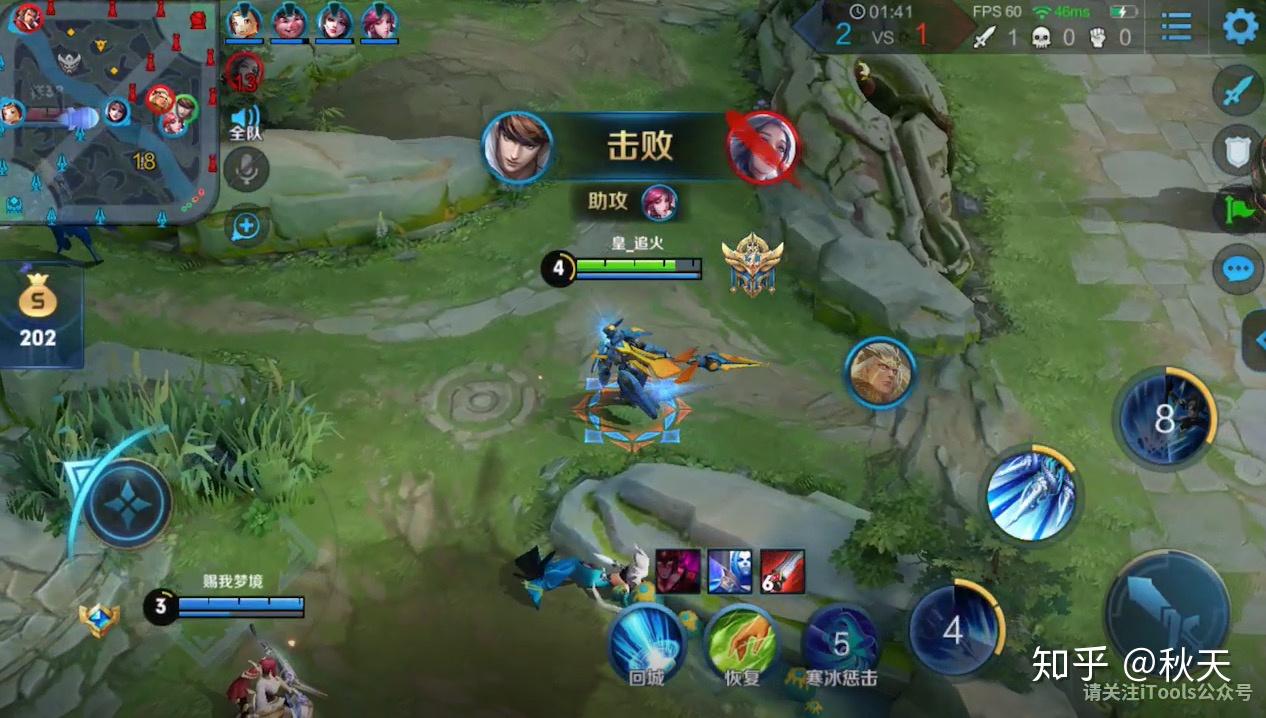
Task: Tap the minimap
Action: click(x=108, y=110)
